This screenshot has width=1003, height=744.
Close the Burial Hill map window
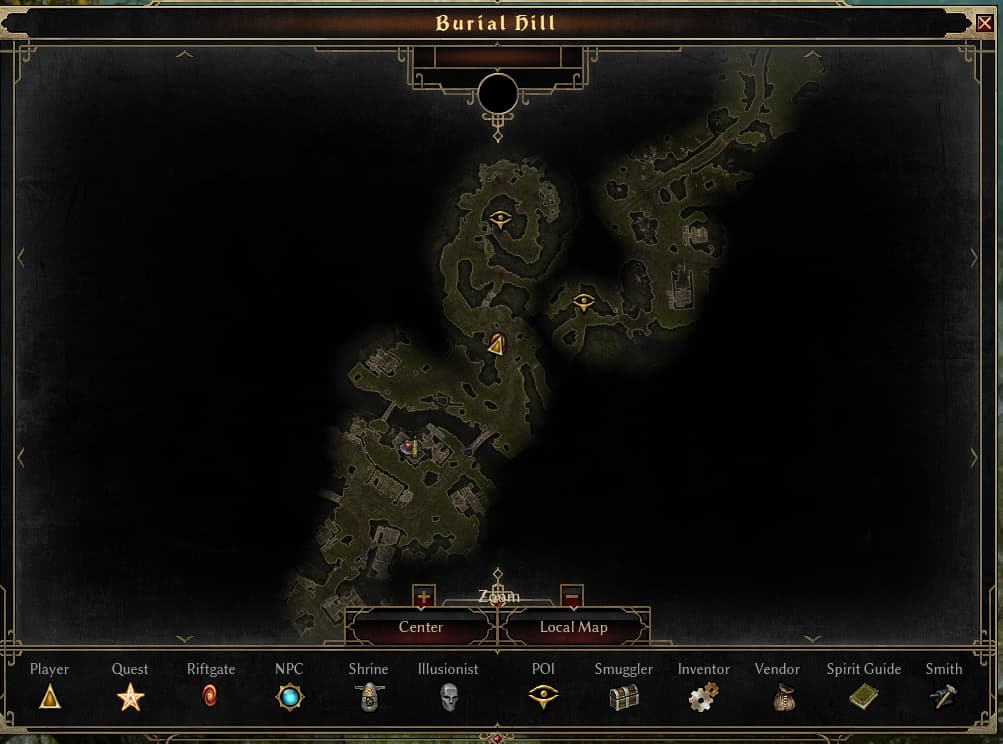pyautogui.click(x=984, y=23)
